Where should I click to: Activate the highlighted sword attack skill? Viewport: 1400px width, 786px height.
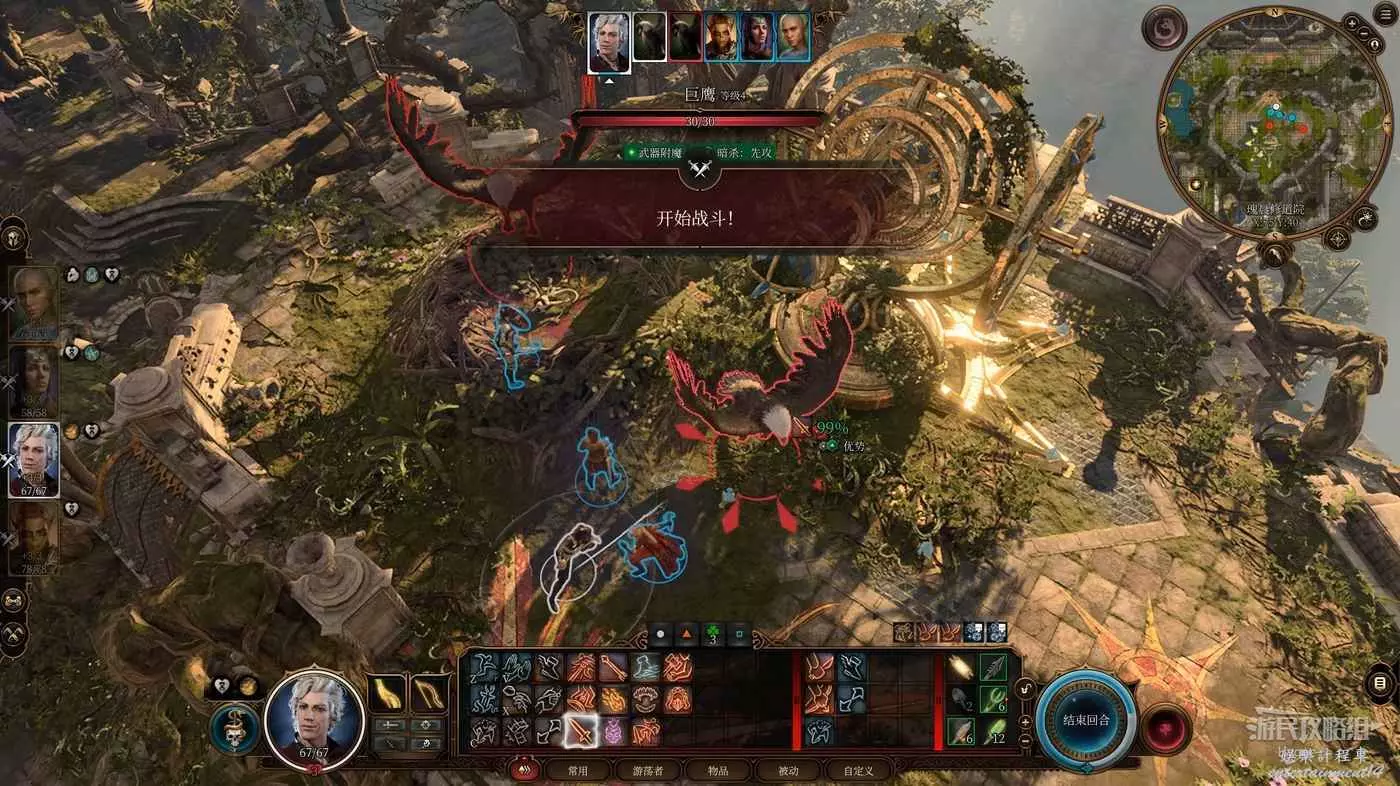pos(581,732)
